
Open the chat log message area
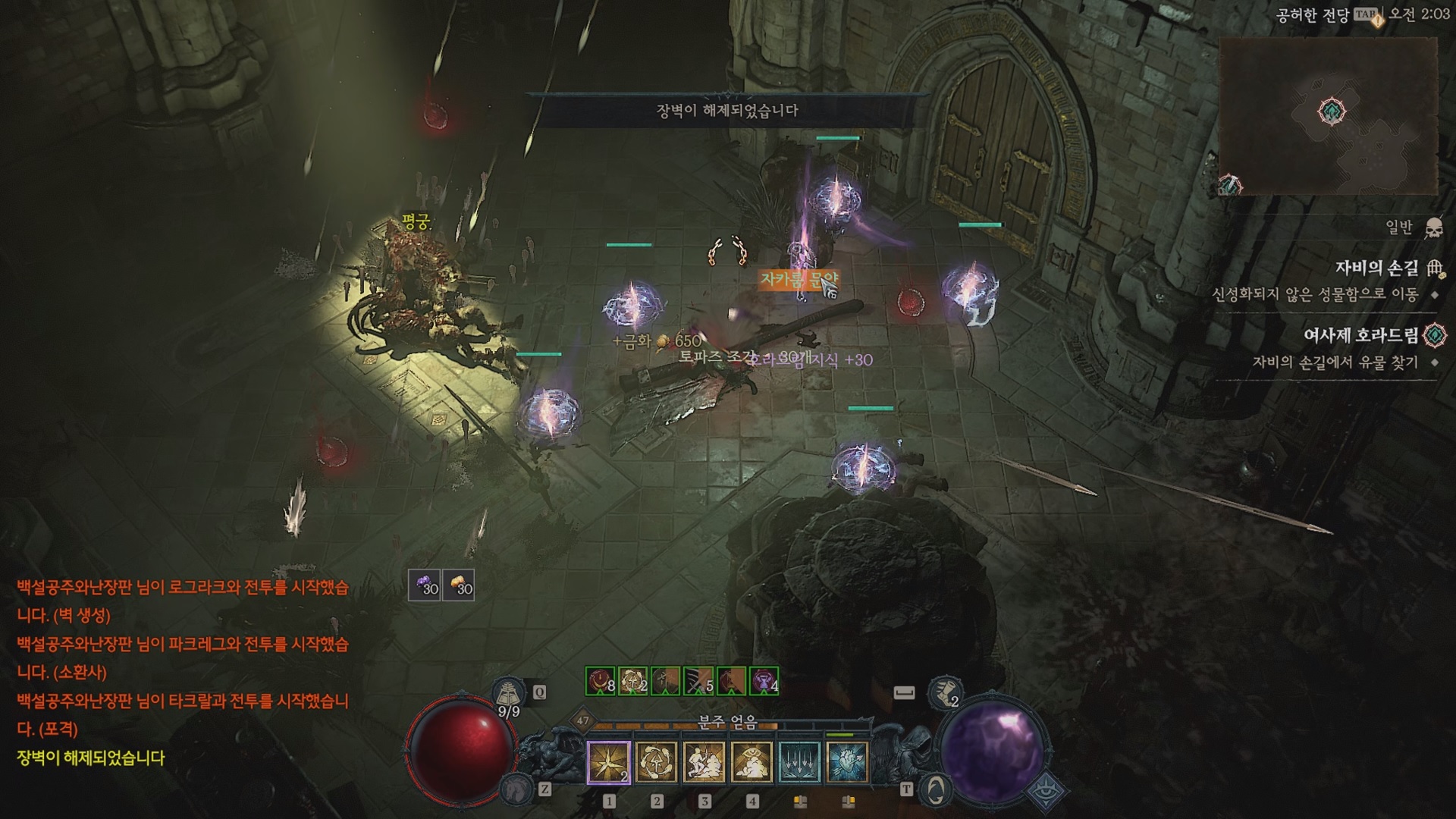pyautogui.click(x=182, y=671)
